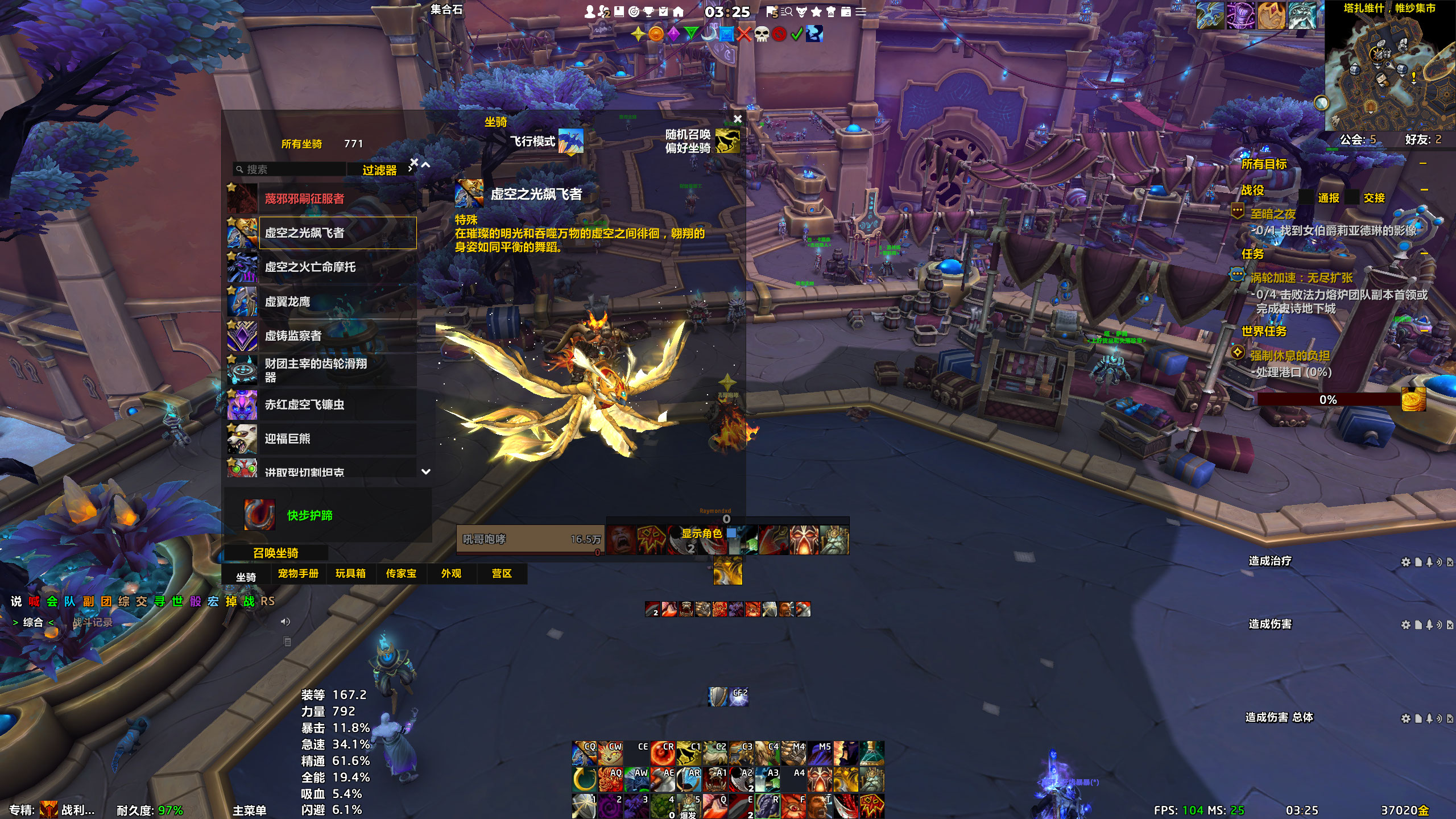Viewport: 1456px width, 819px height.
Task: Open the 玩具箱 tab
Action: tap(350, 574)
